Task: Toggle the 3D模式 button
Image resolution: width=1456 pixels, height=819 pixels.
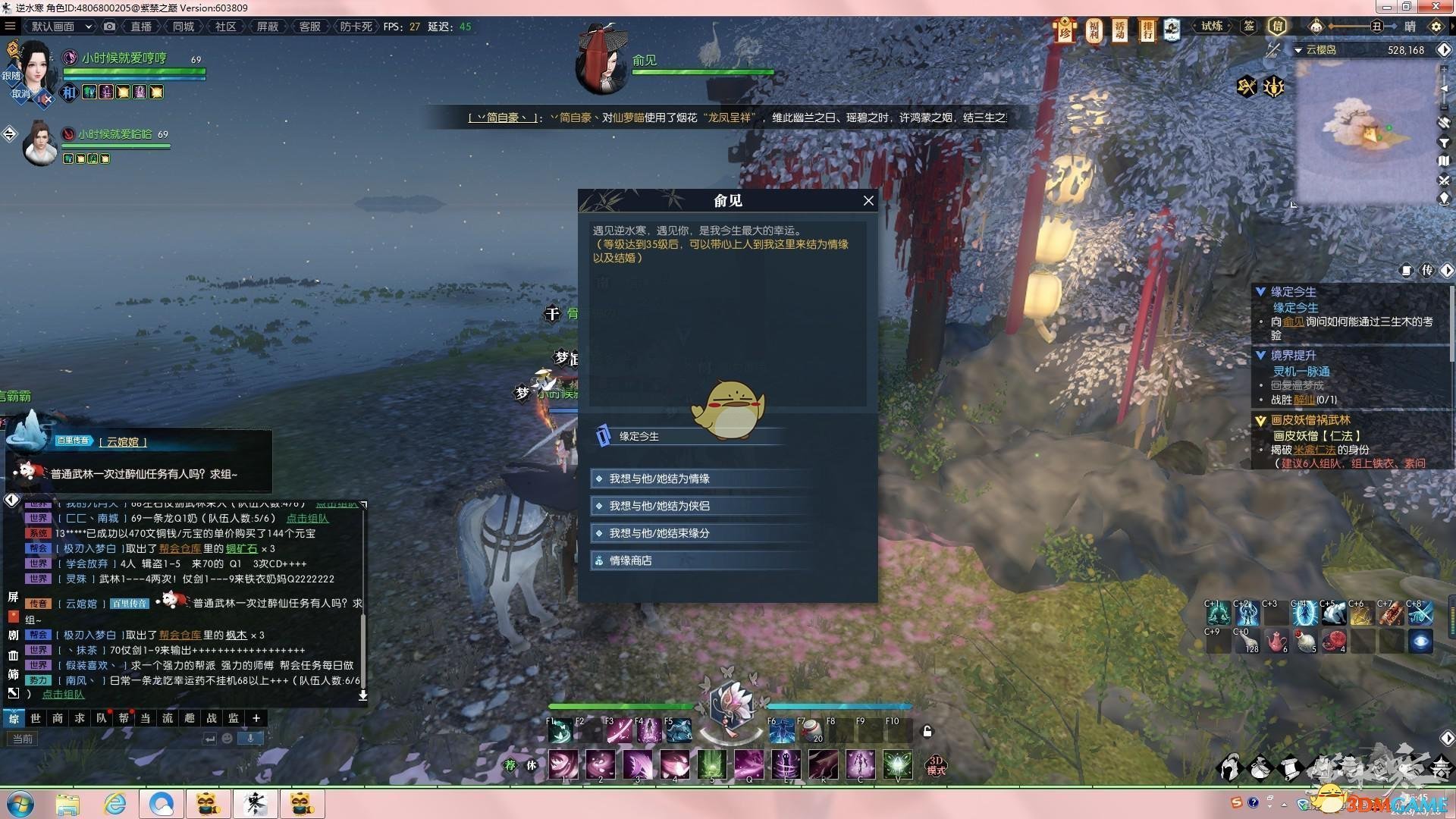Action: (936, 764)
